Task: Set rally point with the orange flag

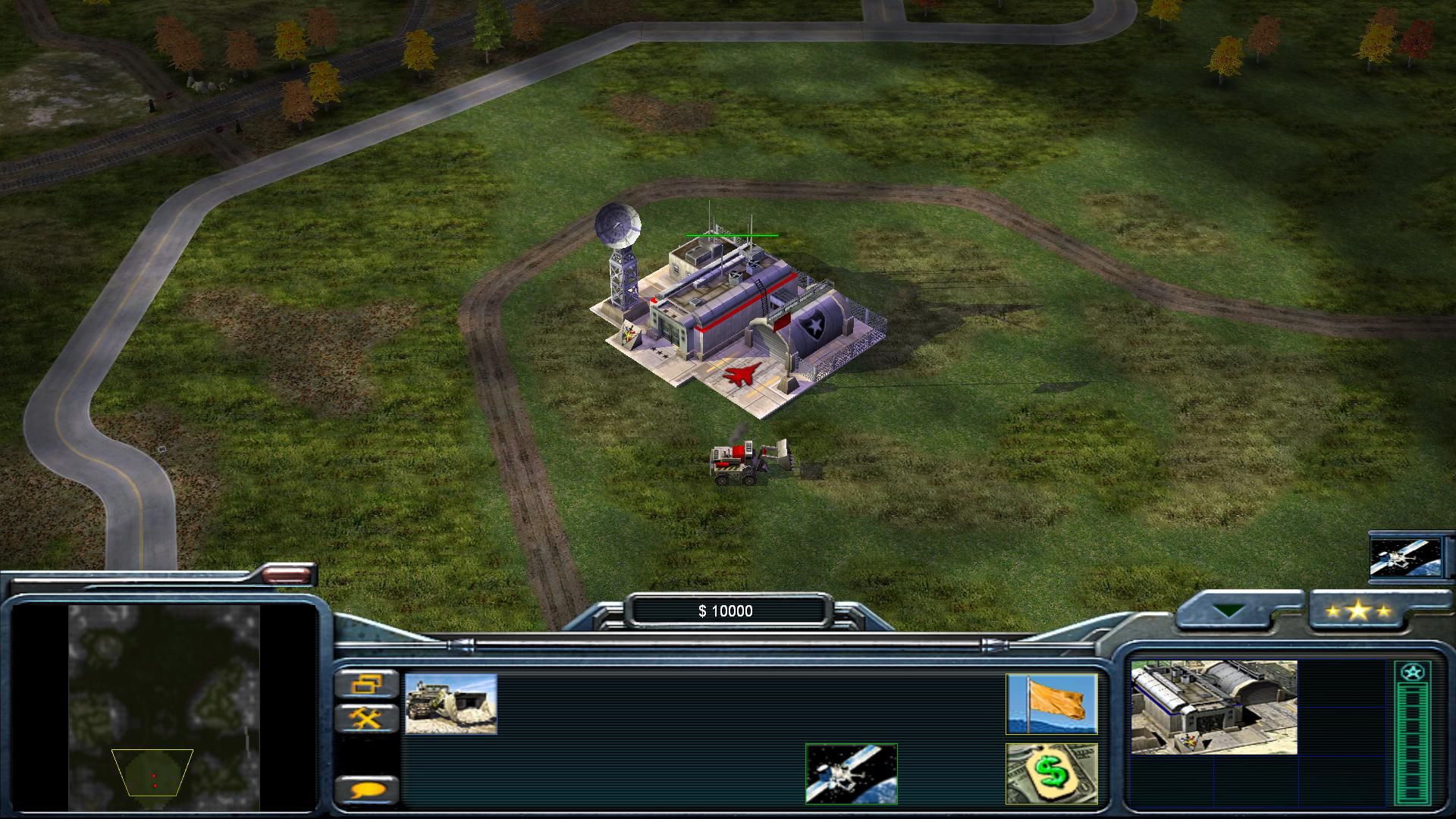Action: click(x=1051, y=704)
